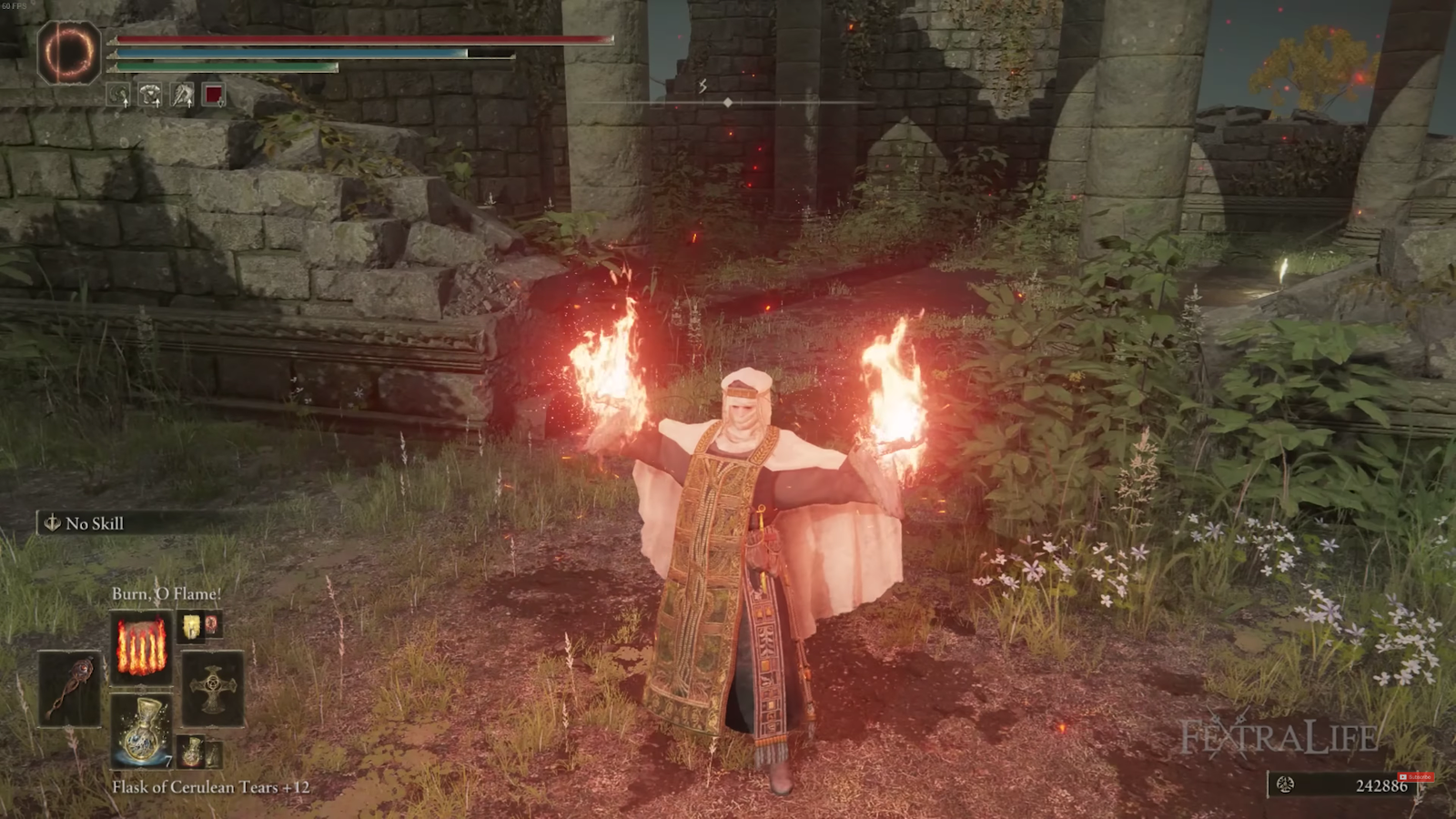Click the small Wondrous Physick flask thumbnail
This screenshot has width=1456, height=819.
(215, 755)
